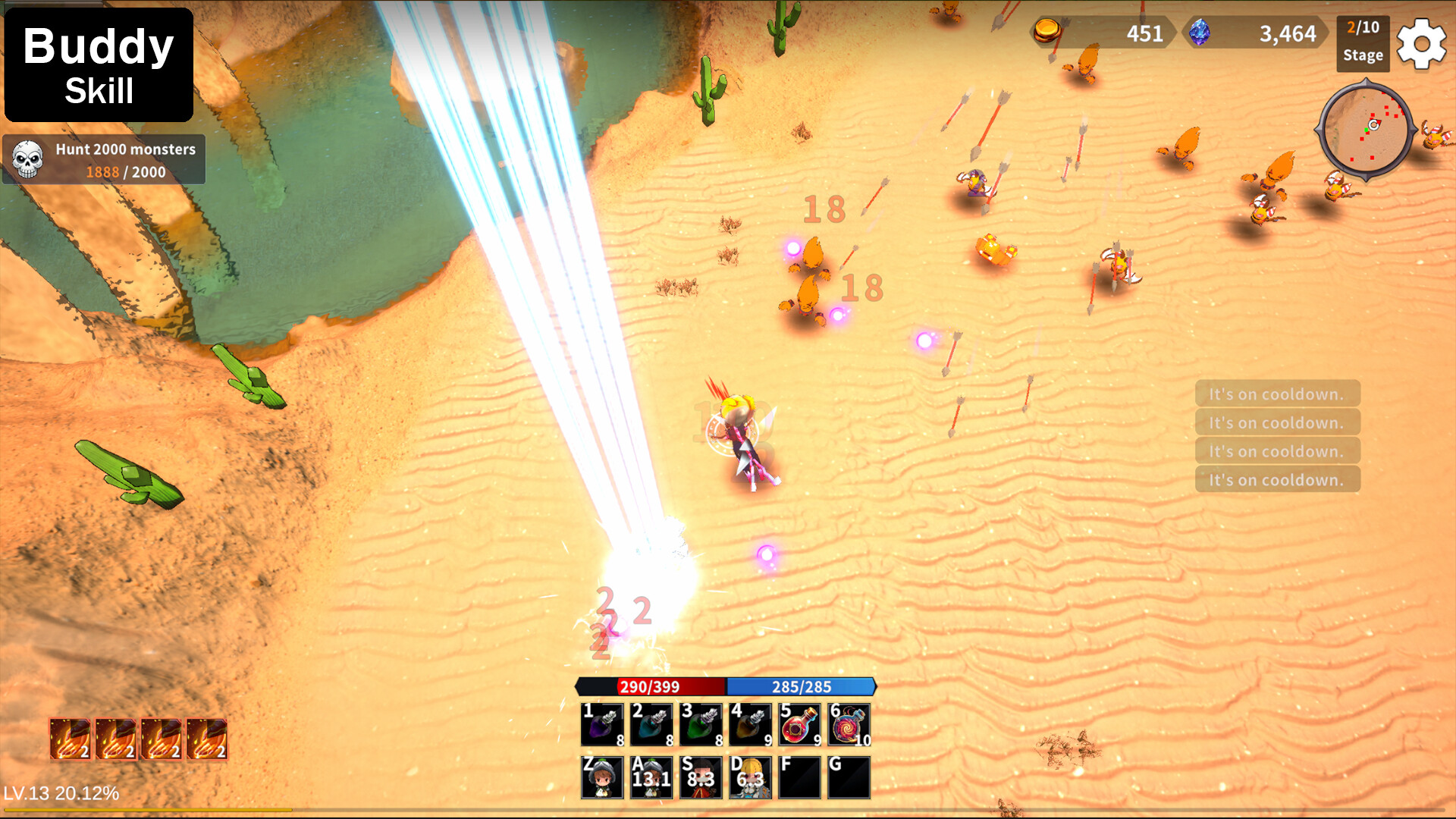Activate the Z buddy skill portrait

603,777
